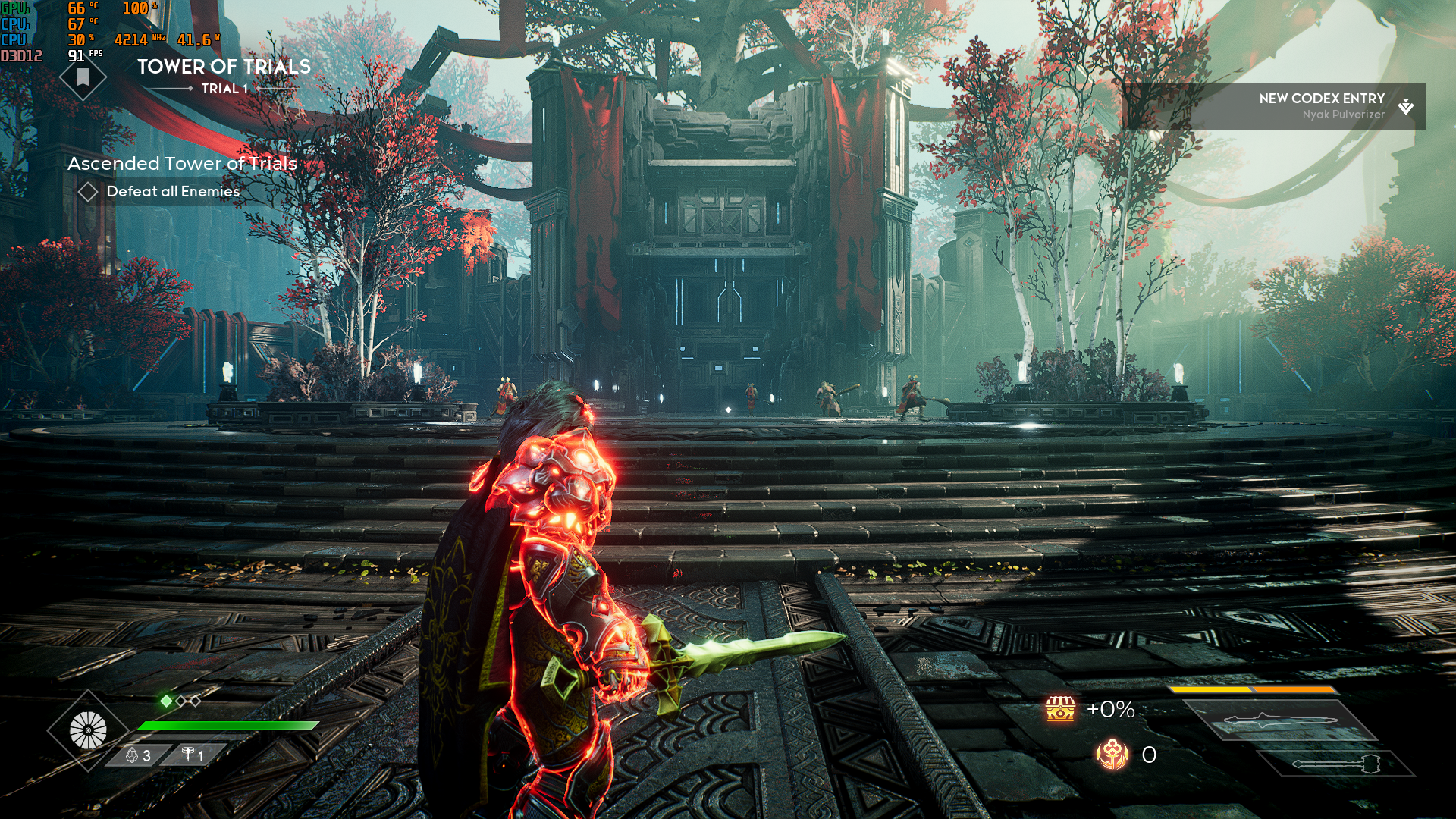The image size is (1456, 819).
Task: Switch to the hammer weapon slot
Action: [1336, 764]
